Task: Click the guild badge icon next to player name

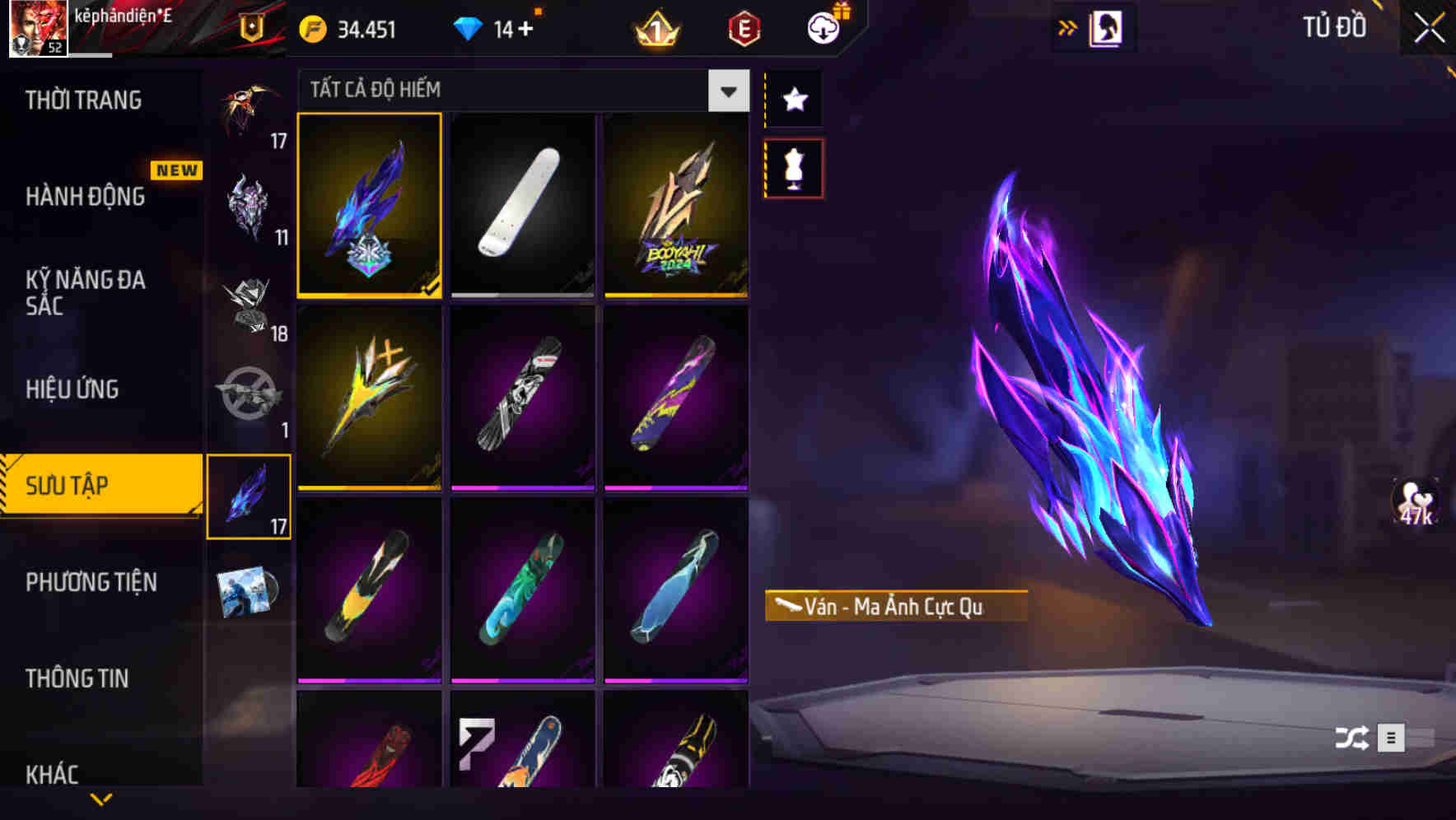Action: pos(250,27)
